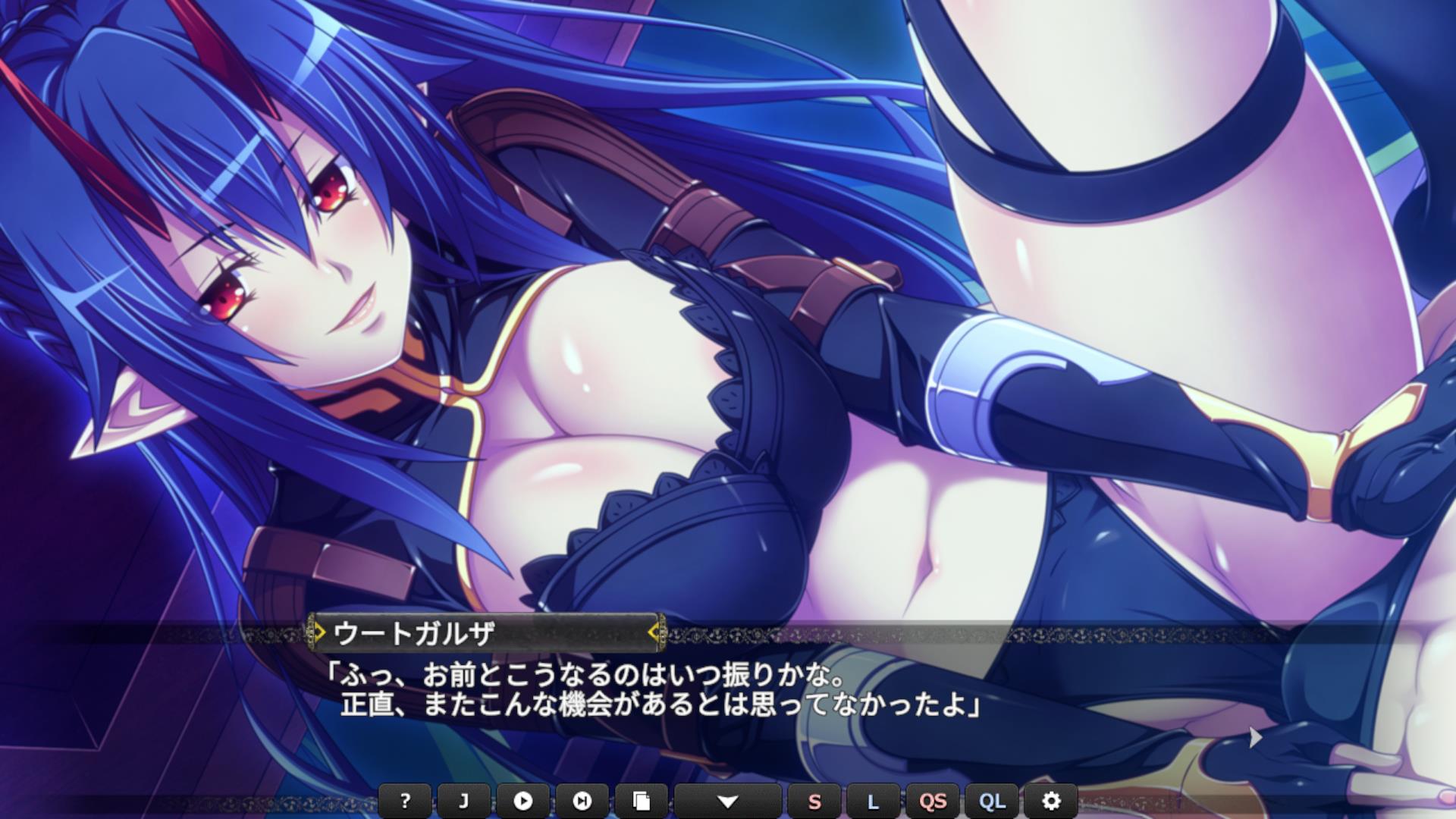Open the Load menu with L
The height and width of the screenshot is (819, 1456).
873,801
